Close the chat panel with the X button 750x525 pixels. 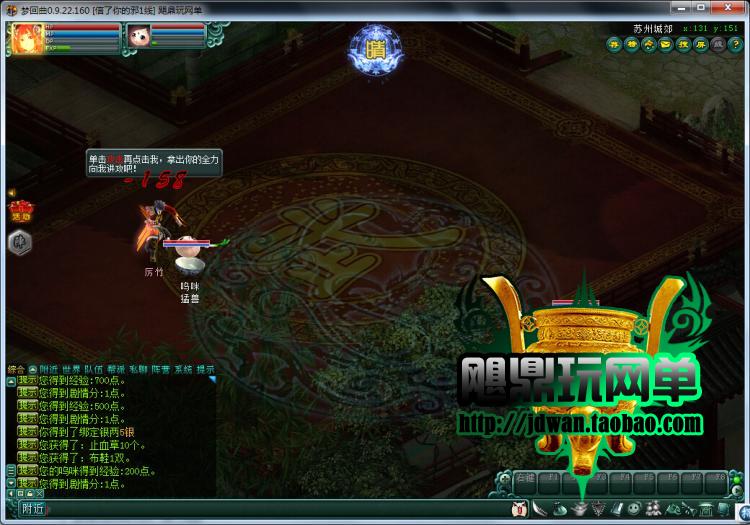[40, 494]
